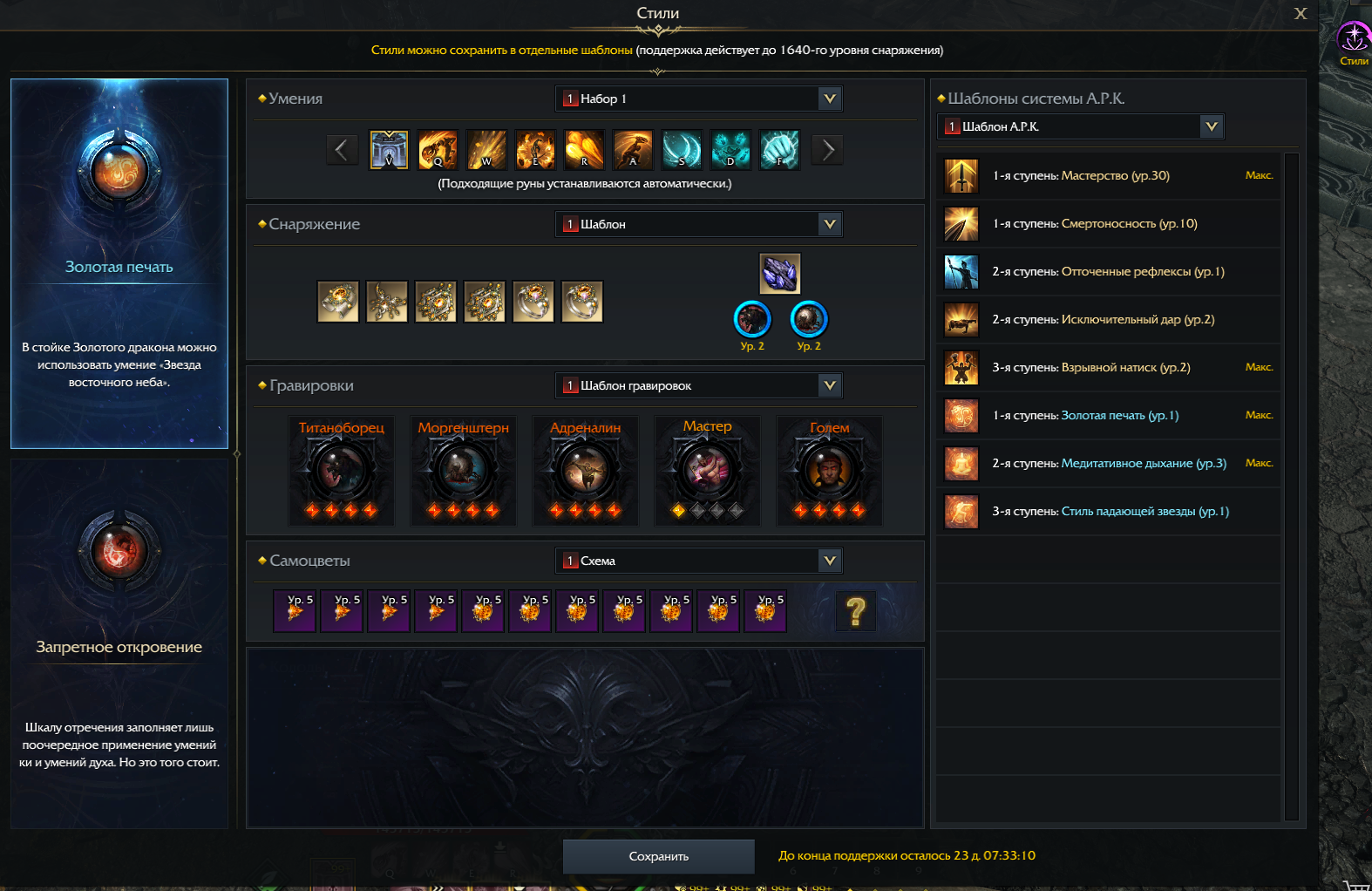Pick the Адреналин engraving
The height and width of the screenshot is (891, 1372).
(x=586, y=471)
